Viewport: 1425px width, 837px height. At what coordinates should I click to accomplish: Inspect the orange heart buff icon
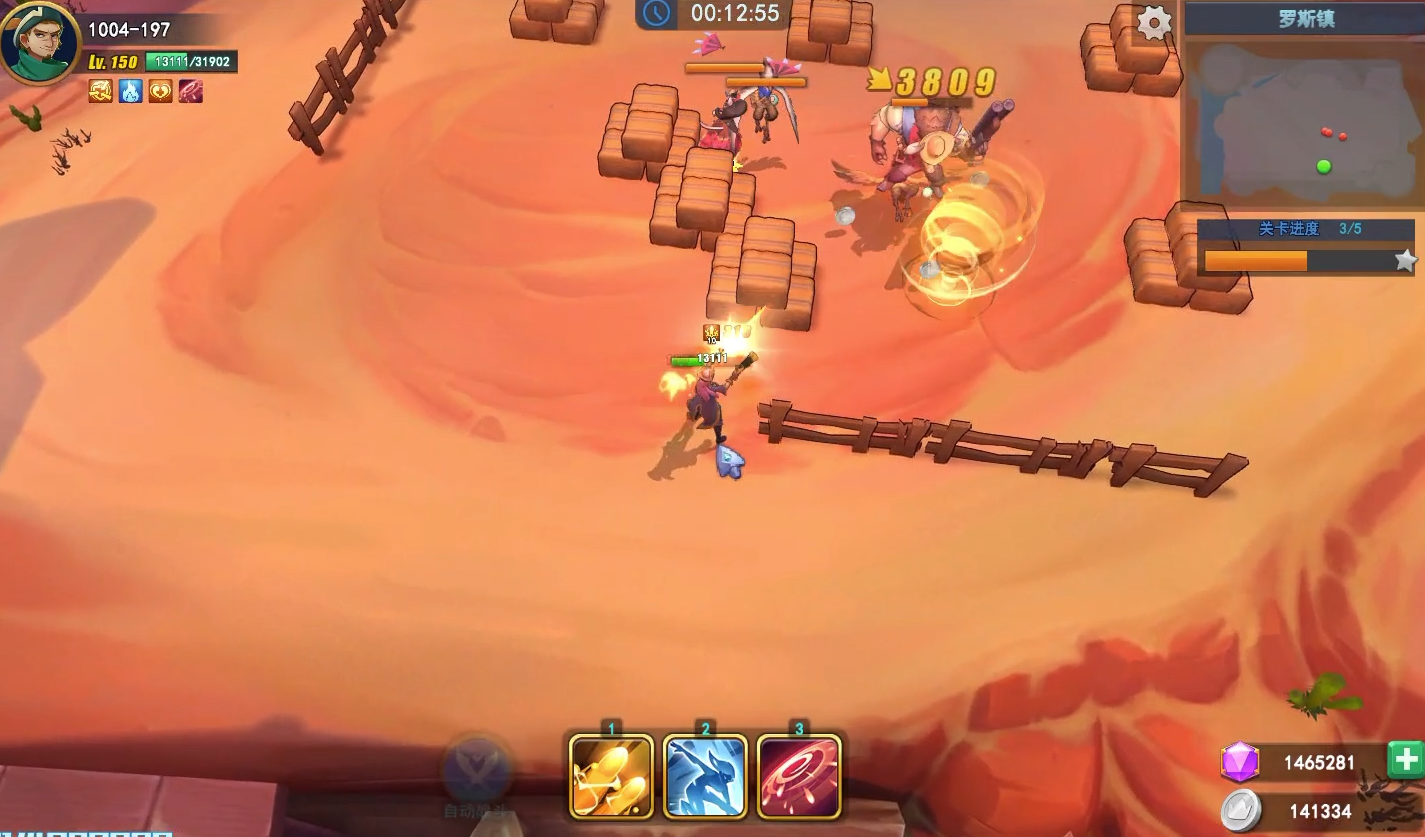click(x=160, y=91)
